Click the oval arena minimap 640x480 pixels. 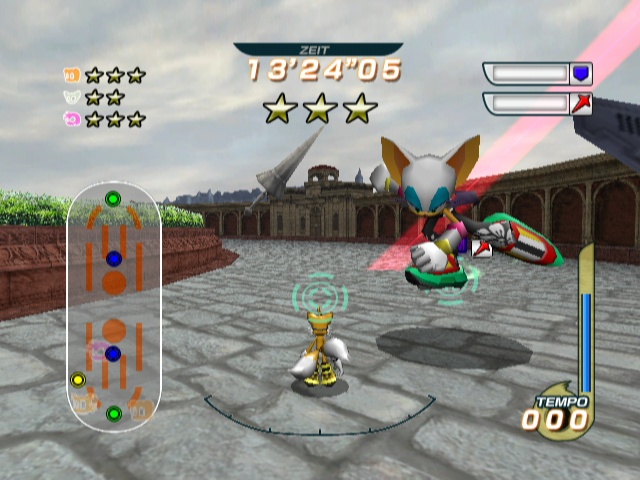pos(114,306)
